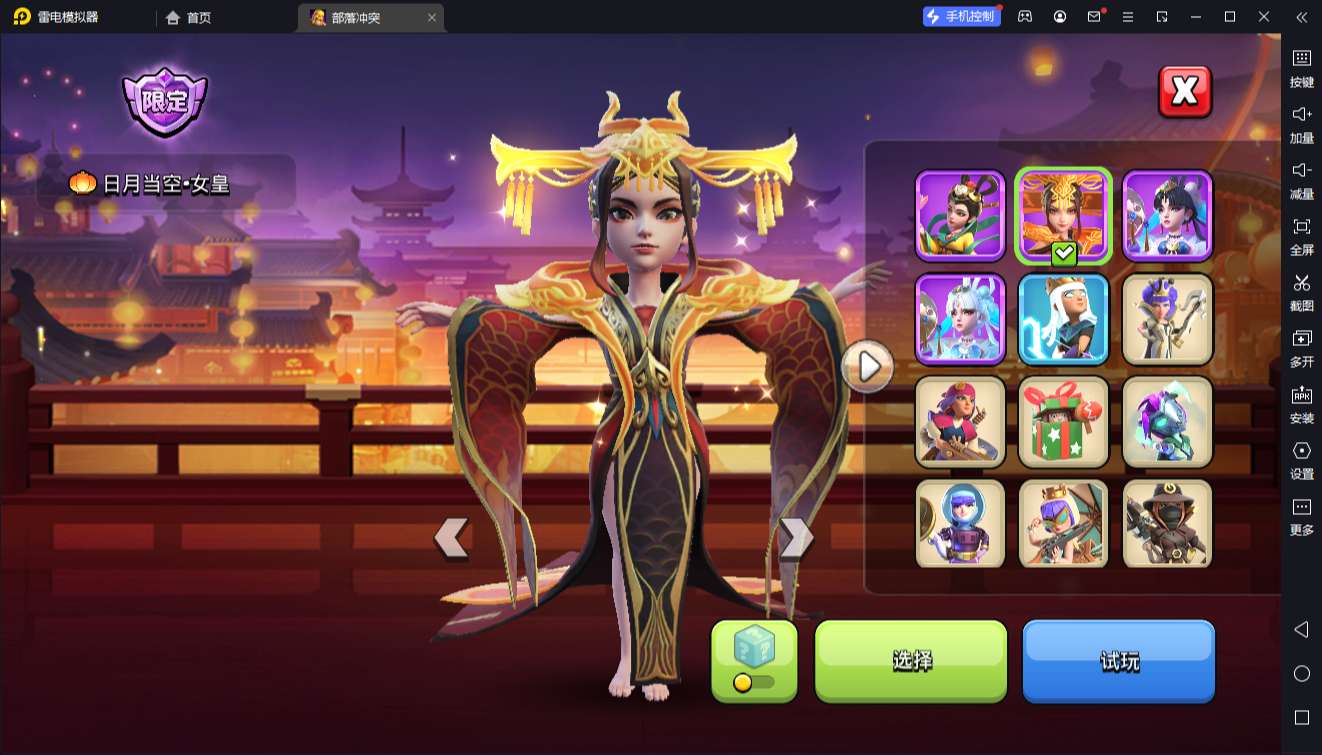Select the golden empress skin thumbnail

click(x=1063, y=216)
